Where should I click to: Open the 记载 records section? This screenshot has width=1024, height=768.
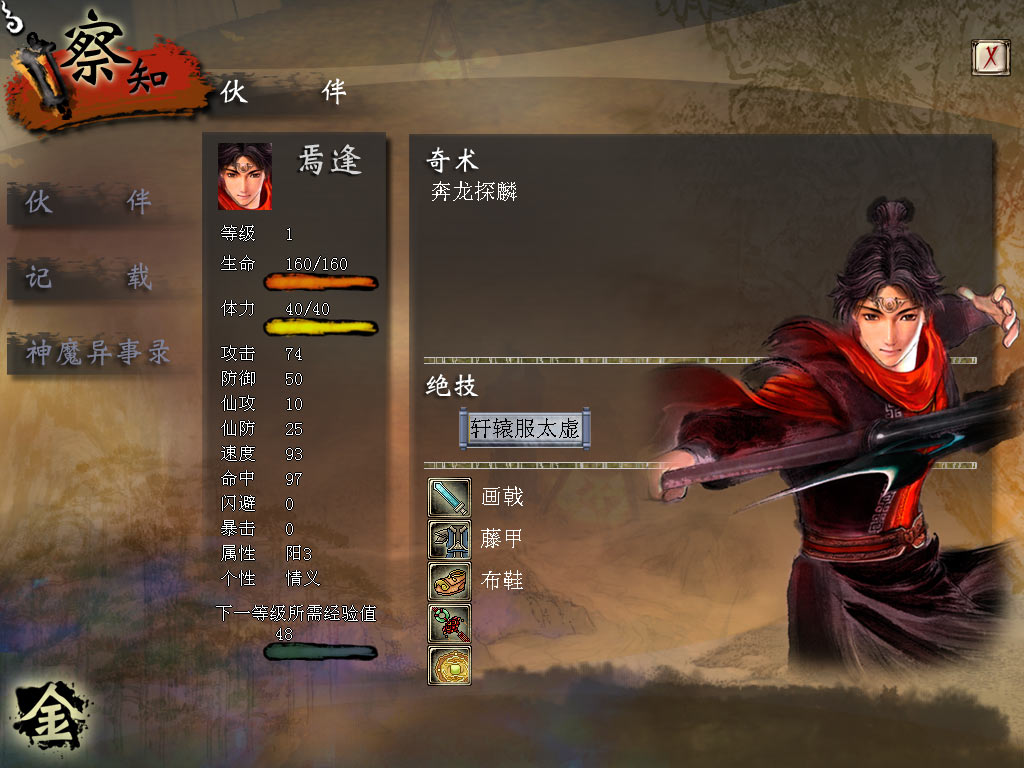tap(88, 277)
